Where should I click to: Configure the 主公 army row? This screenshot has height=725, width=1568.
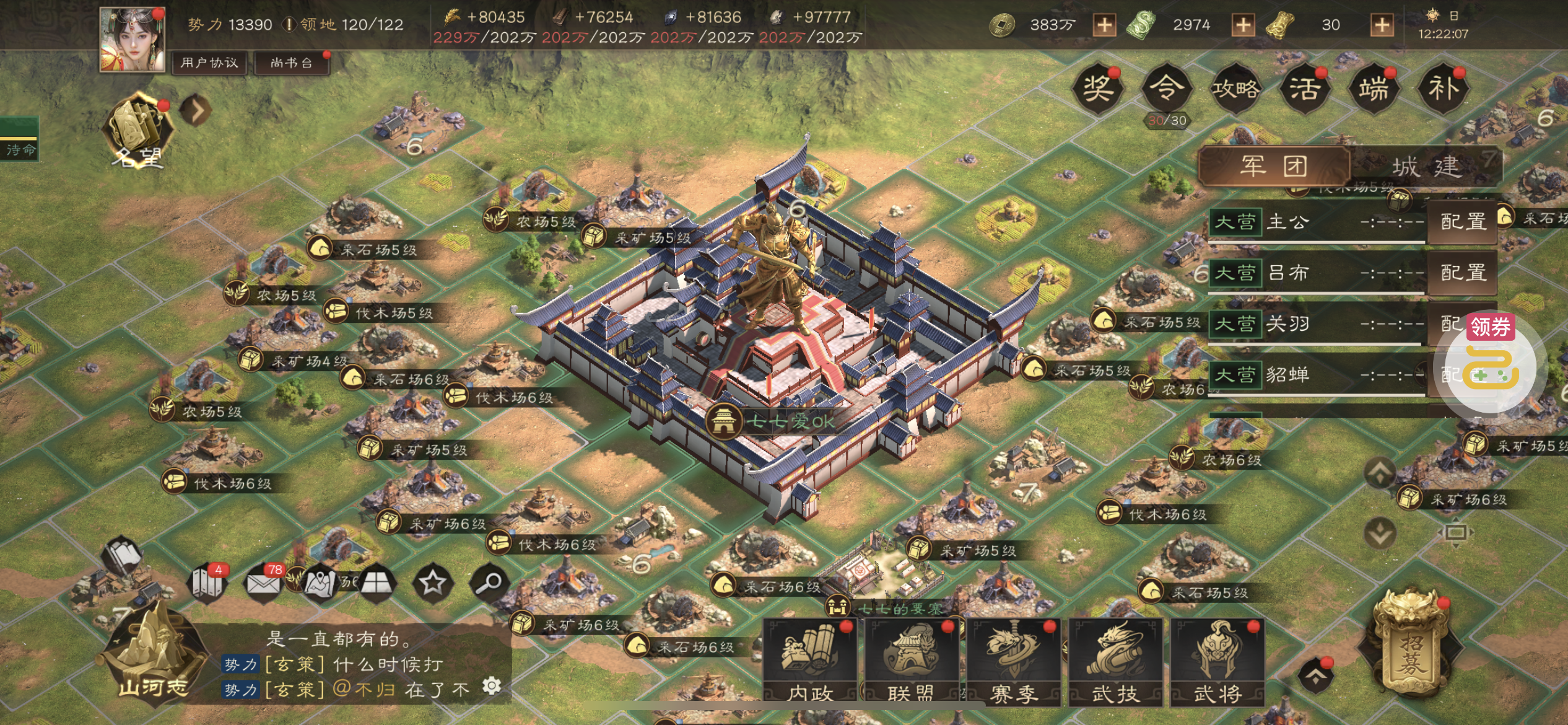point(1463,222)
